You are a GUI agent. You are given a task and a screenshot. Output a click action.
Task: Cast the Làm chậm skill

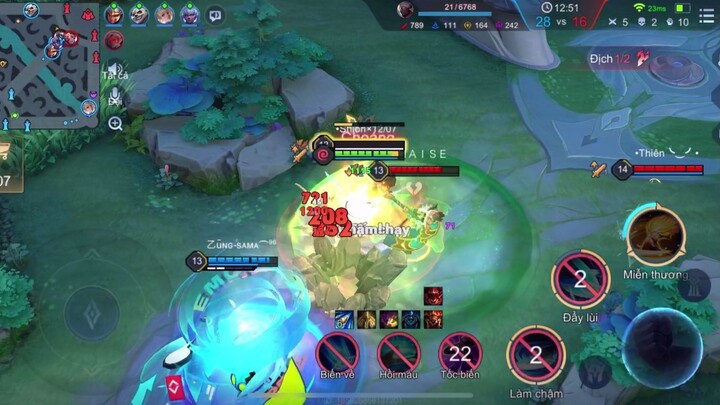(x=535, y=354)
